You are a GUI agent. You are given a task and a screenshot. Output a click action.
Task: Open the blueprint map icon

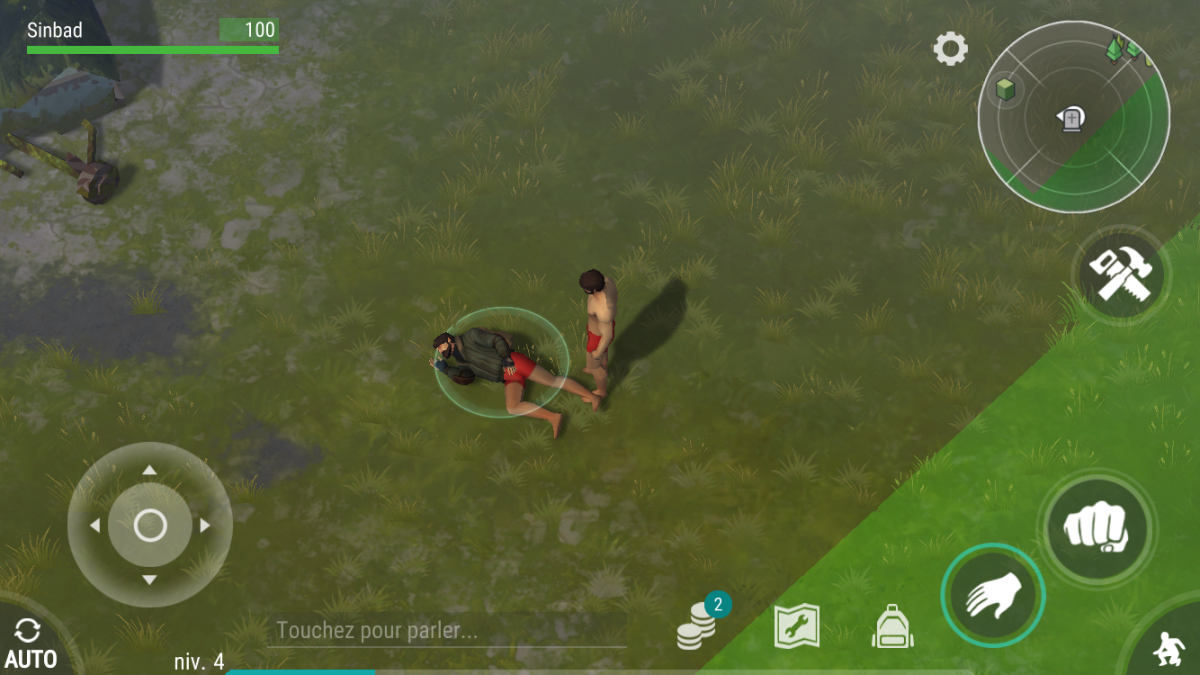(797, 627)
